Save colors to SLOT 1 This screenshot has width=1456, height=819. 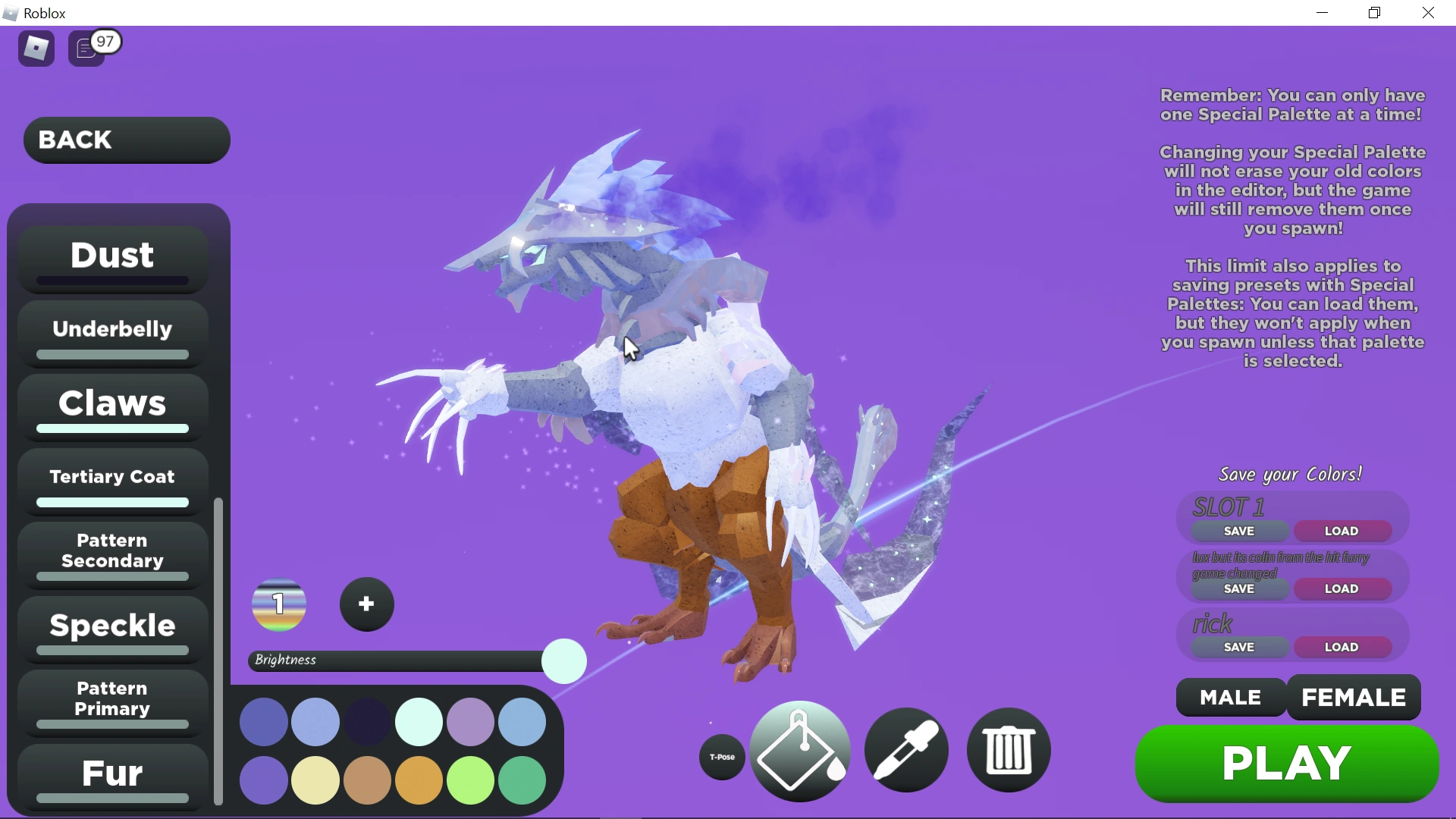1239,531
